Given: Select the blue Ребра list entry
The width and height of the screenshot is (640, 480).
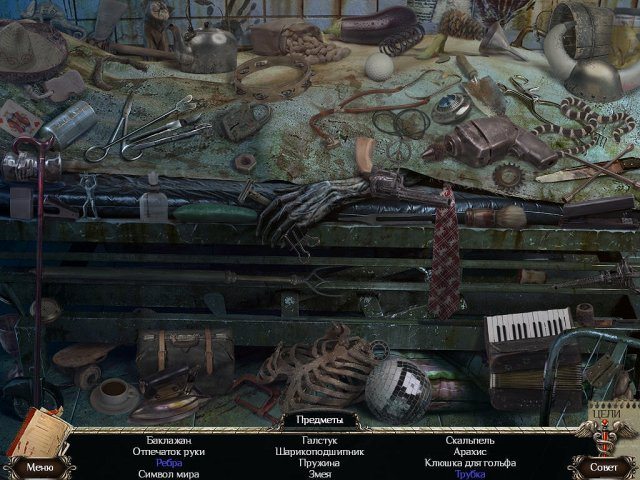Looking at the screenshot, I should (168, 463).
